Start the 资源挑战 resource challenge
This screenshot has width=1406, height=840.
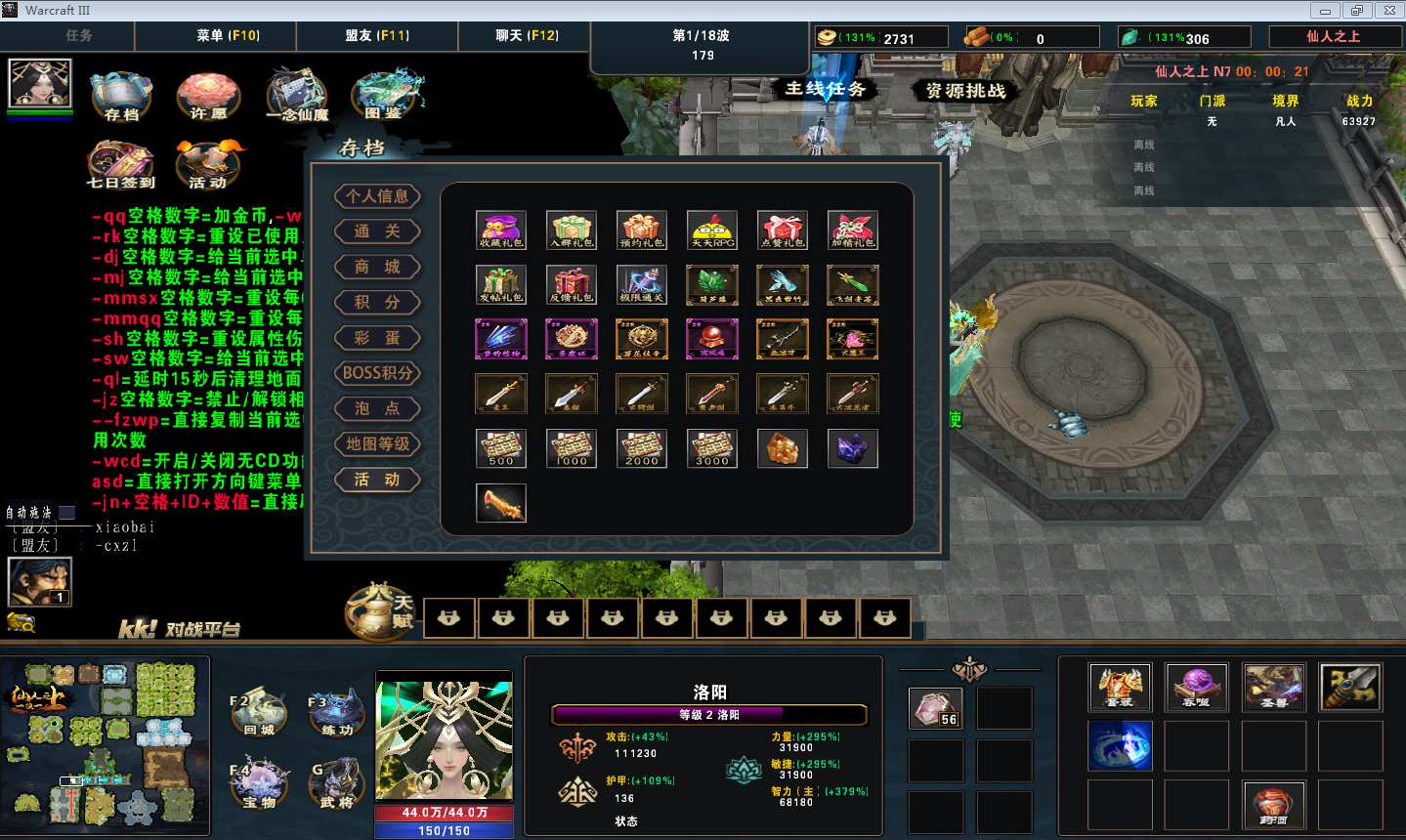965,91
